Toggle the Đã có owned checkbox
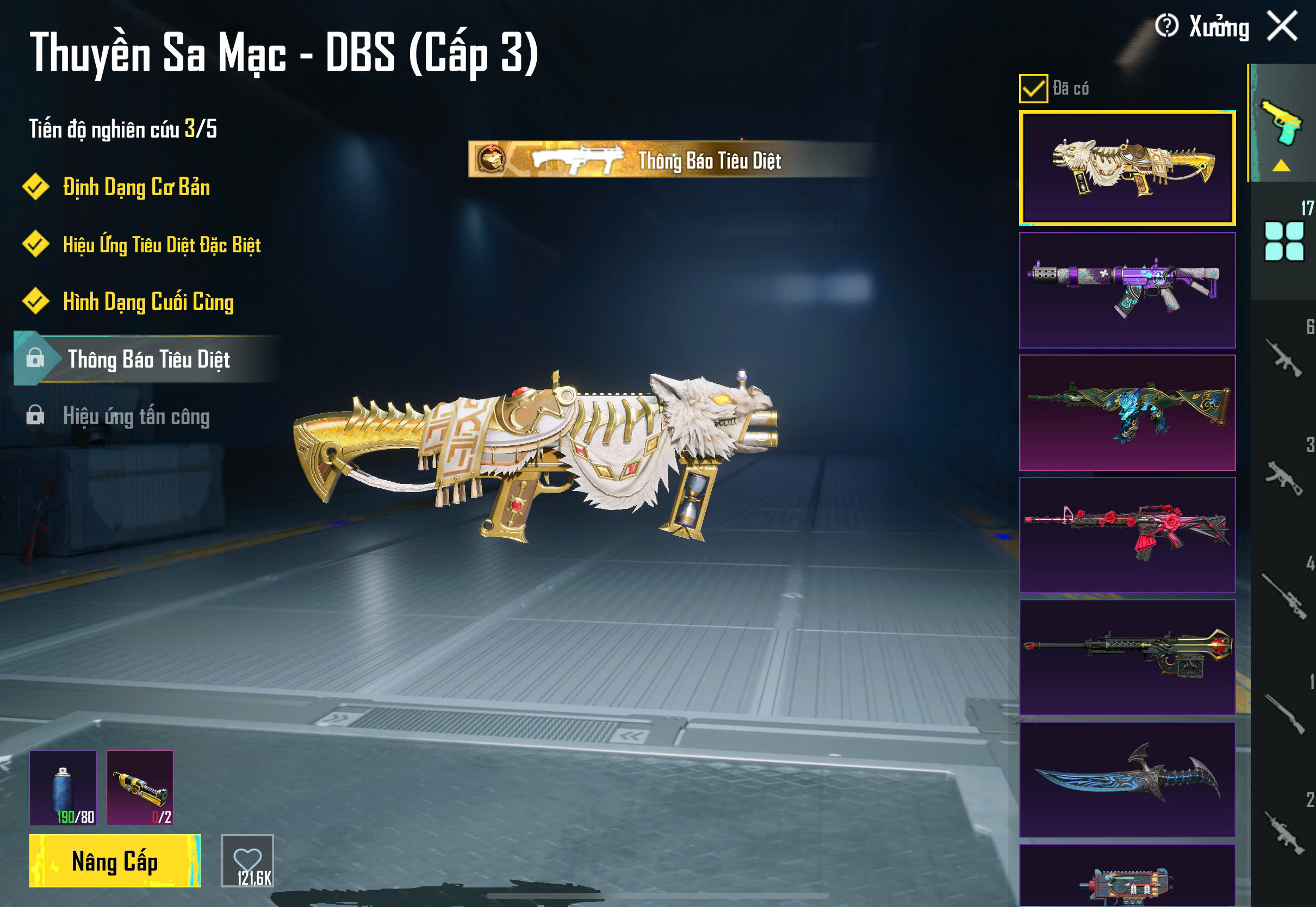This screenshot has height=907, width=1316. click(x=1033, y=89)
